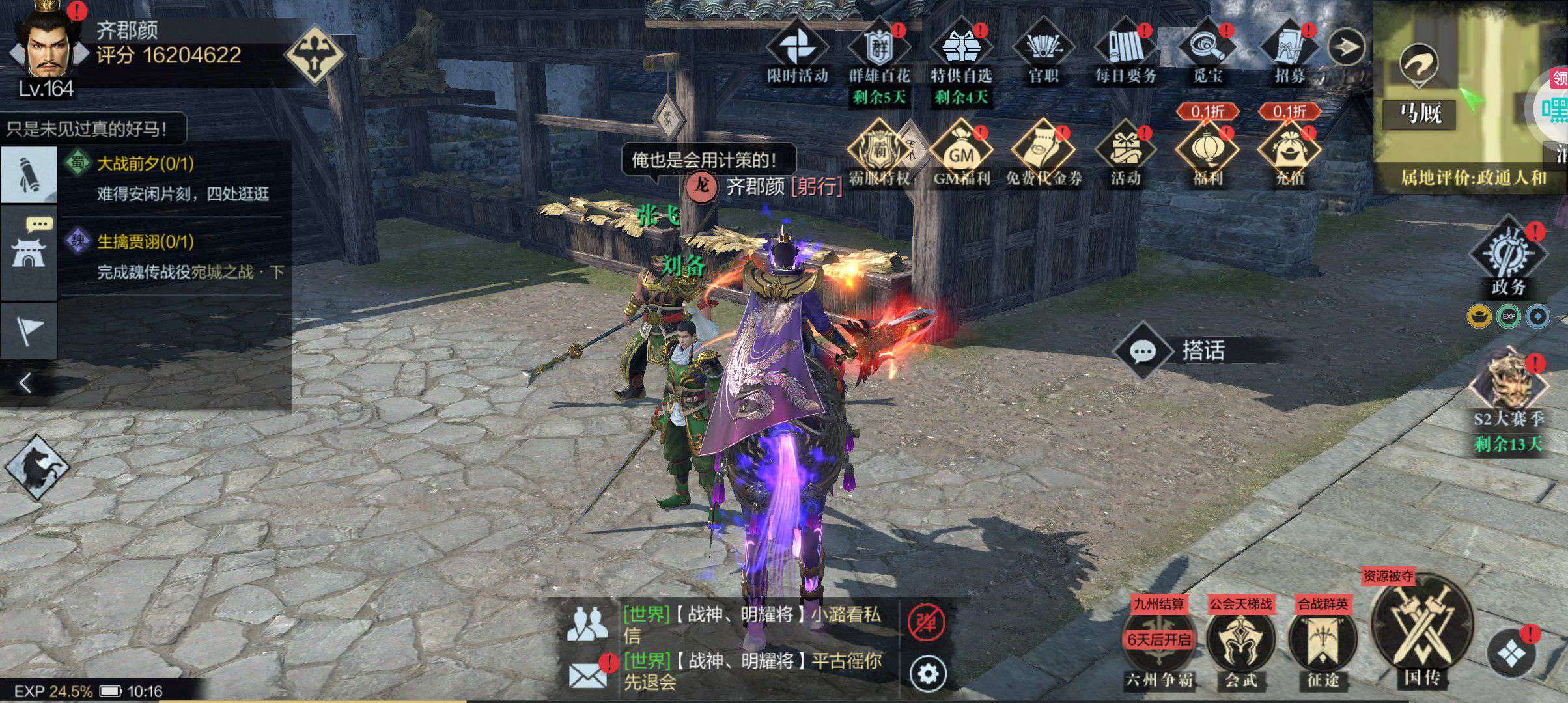Open the 官职 official rank menu

1043,49
